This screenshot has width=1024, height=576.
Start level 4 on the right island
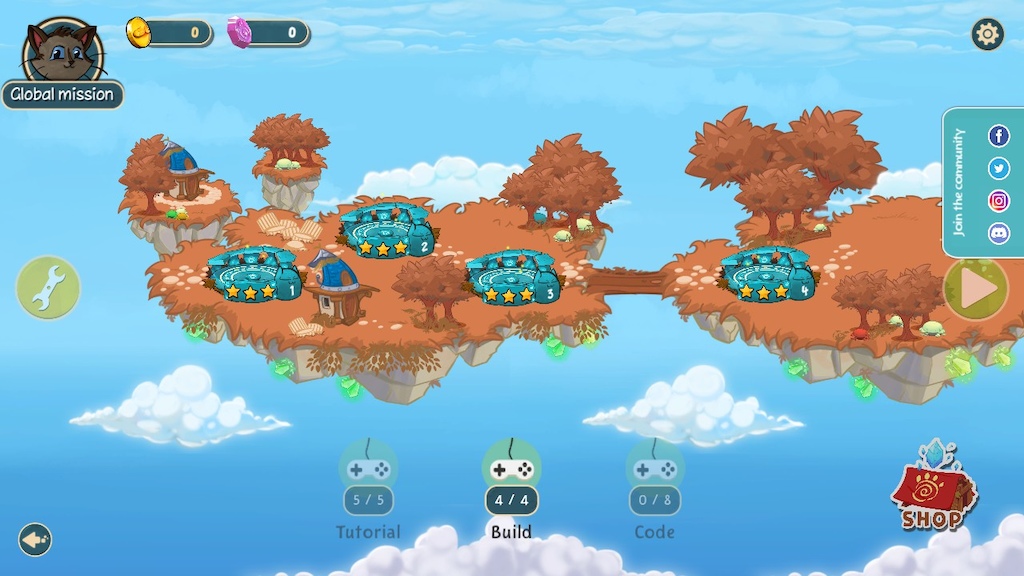tap(767, 275)
